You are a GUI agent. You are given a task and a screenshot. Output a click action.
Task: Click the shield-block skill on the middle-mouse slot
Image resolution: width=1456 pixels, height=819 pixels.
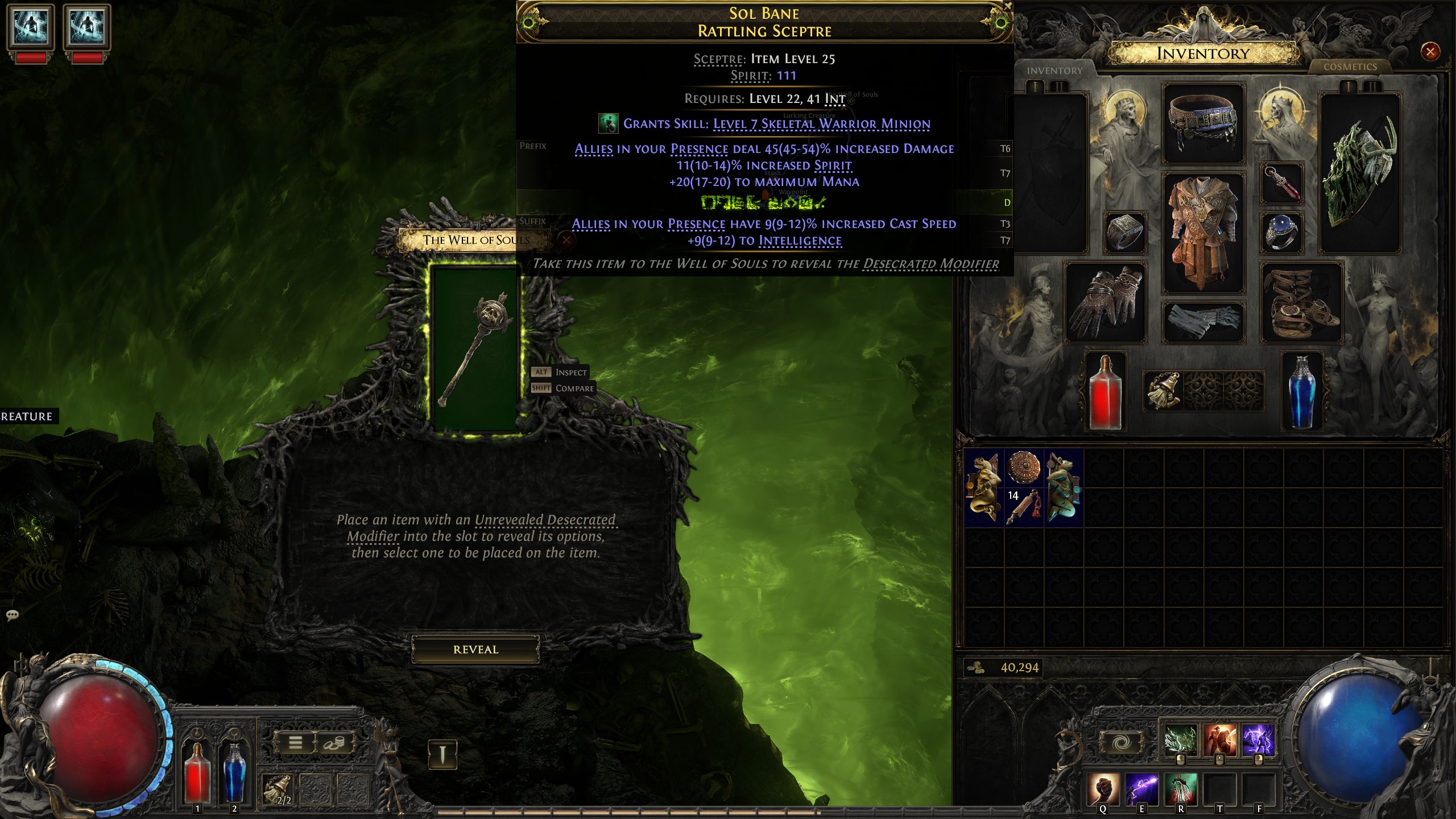tap(1220, 739)
